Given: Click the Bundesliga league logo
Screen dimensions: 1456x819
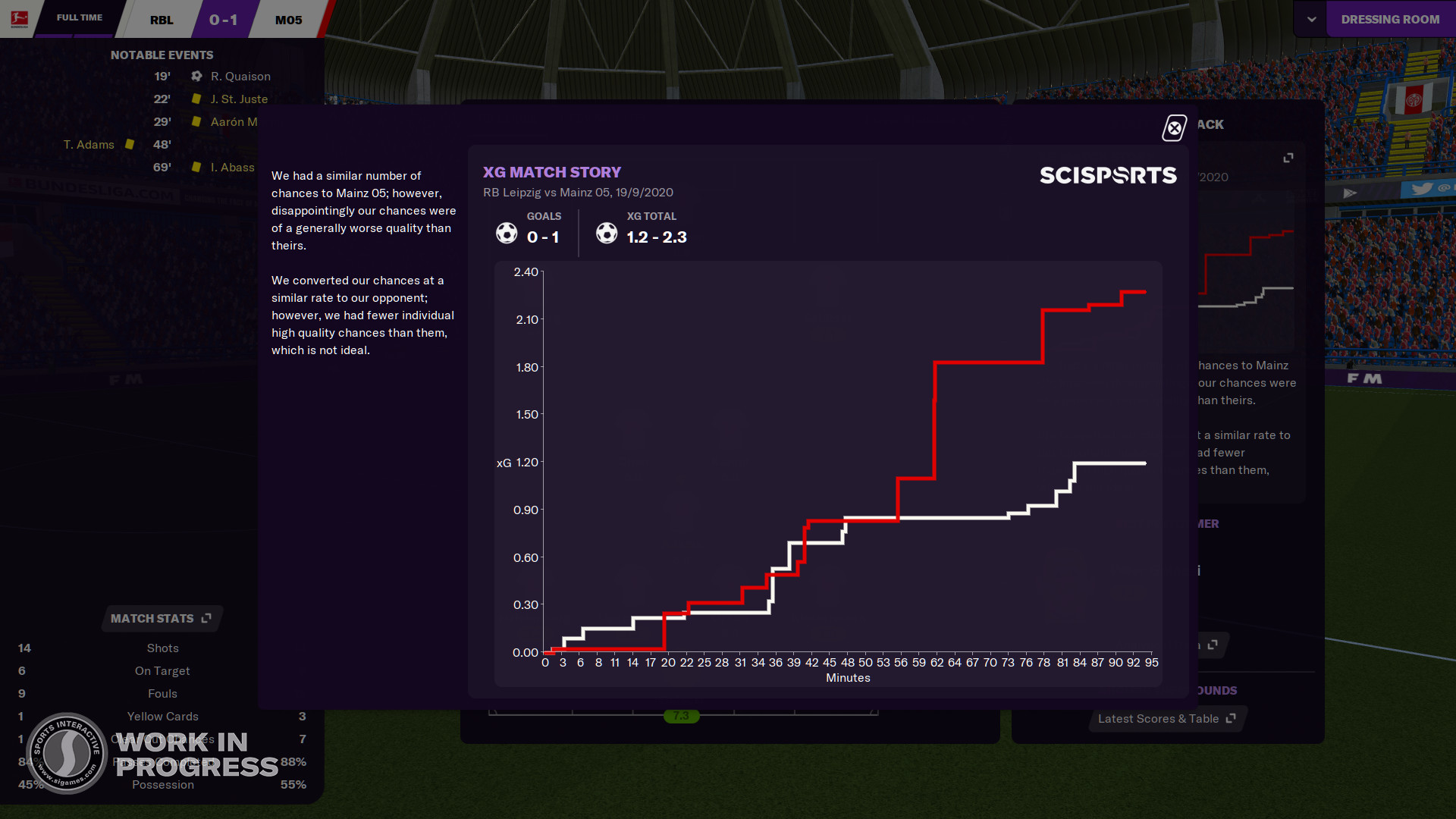Looking at the screenshot, I should pos(18,18).
